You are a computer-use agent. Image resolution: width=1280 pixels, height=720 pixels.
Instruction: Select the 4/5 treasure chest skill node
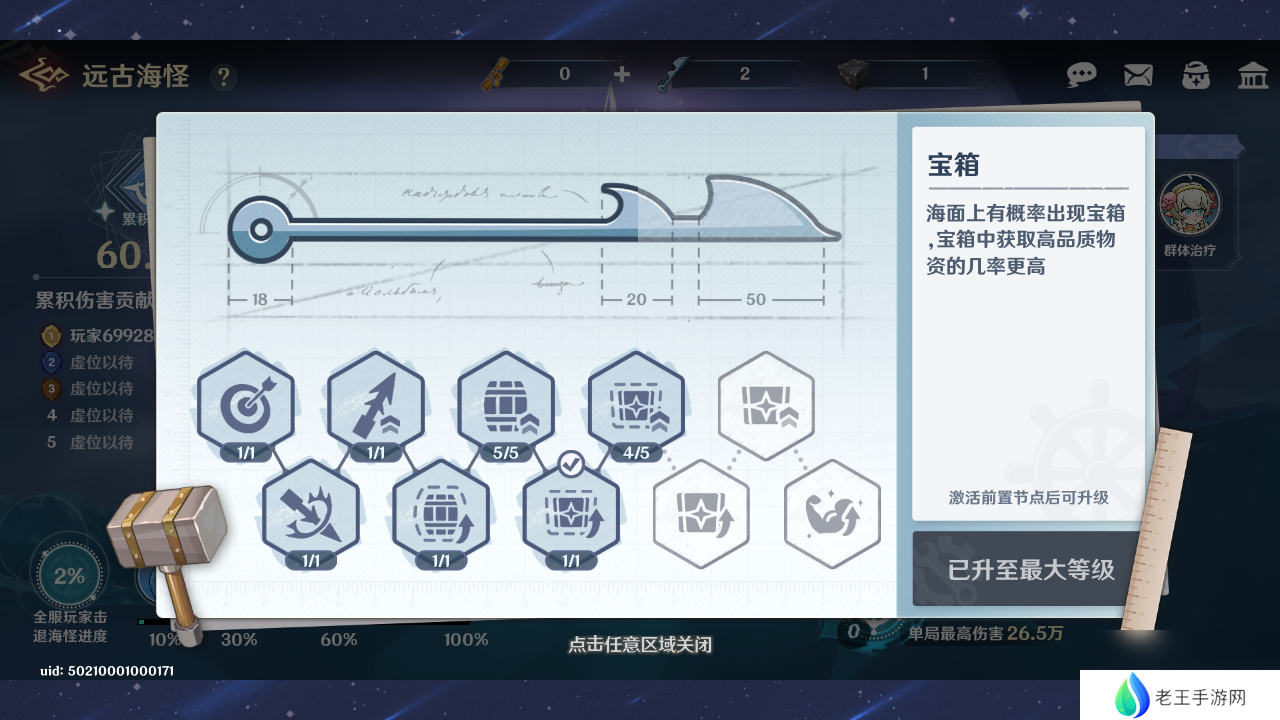point(636,405)
